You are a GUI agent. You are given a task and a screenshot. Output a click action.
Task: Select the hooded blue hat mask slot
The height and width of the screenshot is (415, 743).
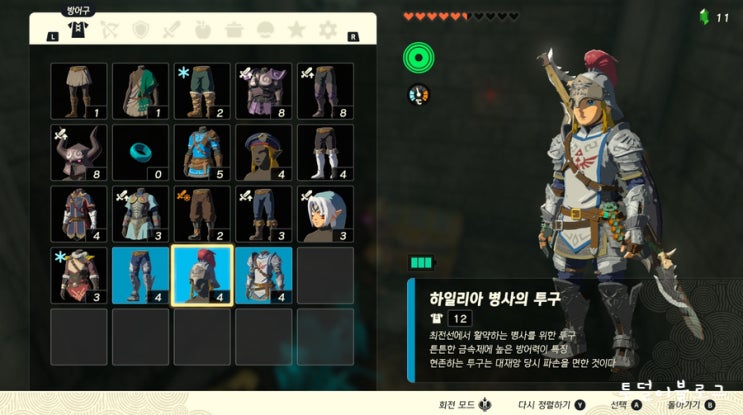tap(263, 153)
